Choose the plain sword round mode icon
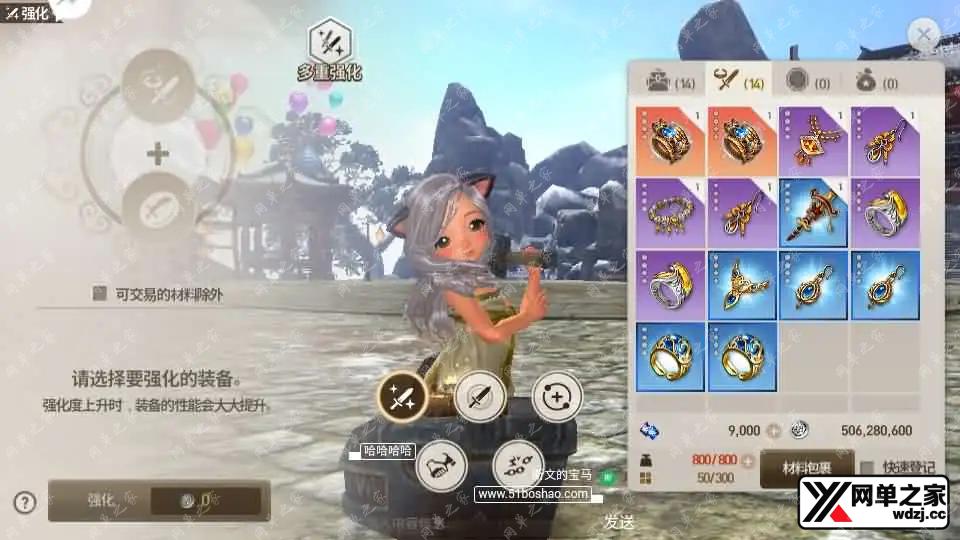The height and width of the screenshot is (540, 960). (x=479, y=398)
